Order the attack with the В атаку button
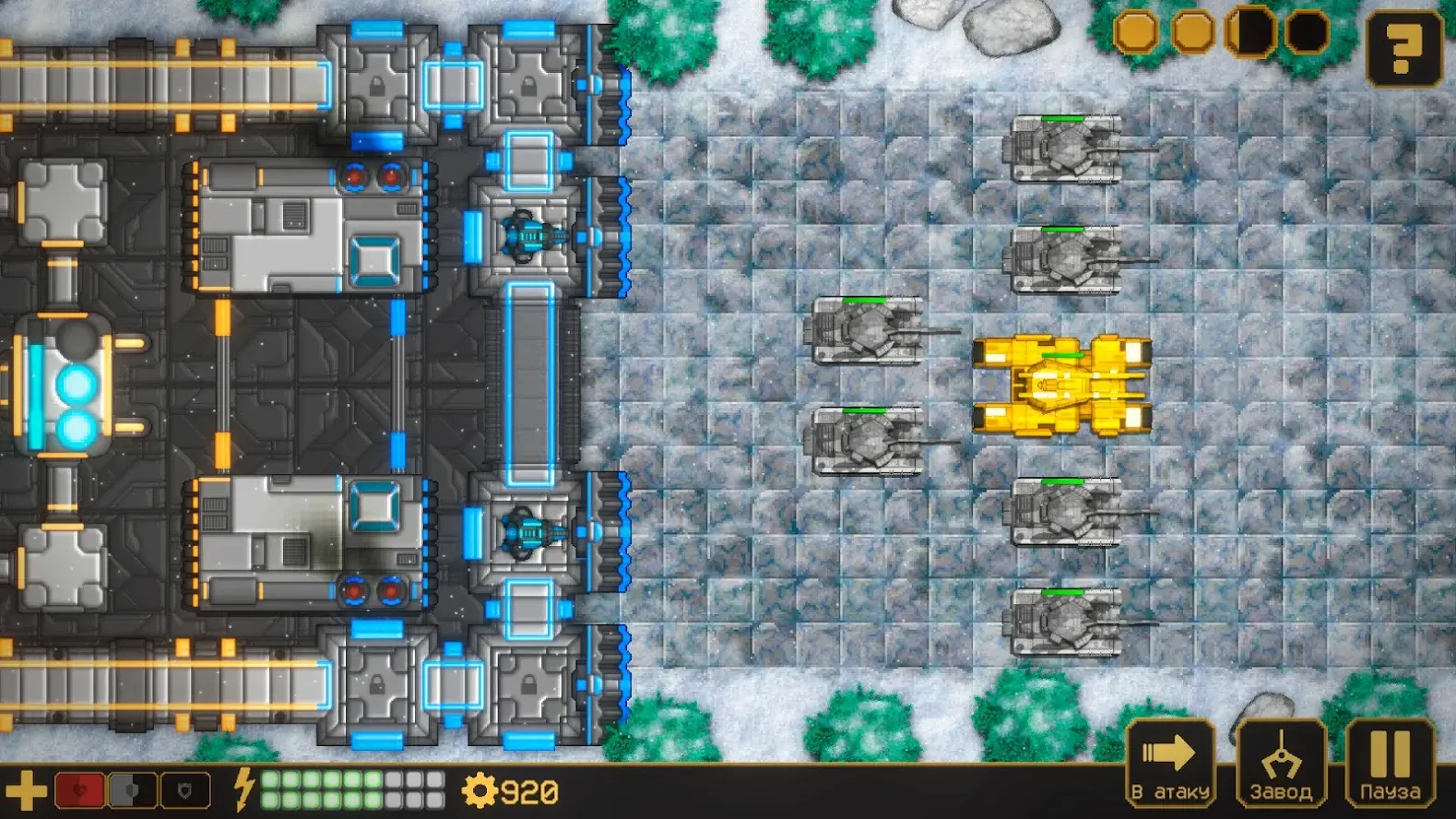The width and height of the screenshot is (1456, 819). (1170, 764)
